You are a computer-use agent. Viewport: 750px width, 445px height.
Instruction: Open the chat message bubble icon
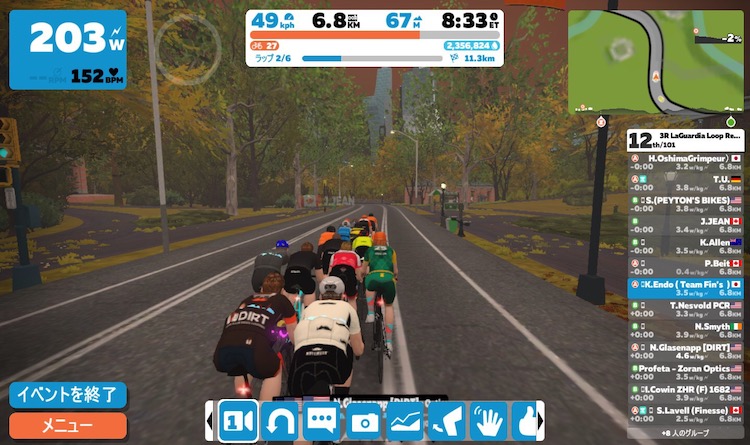tap(322, 421)
